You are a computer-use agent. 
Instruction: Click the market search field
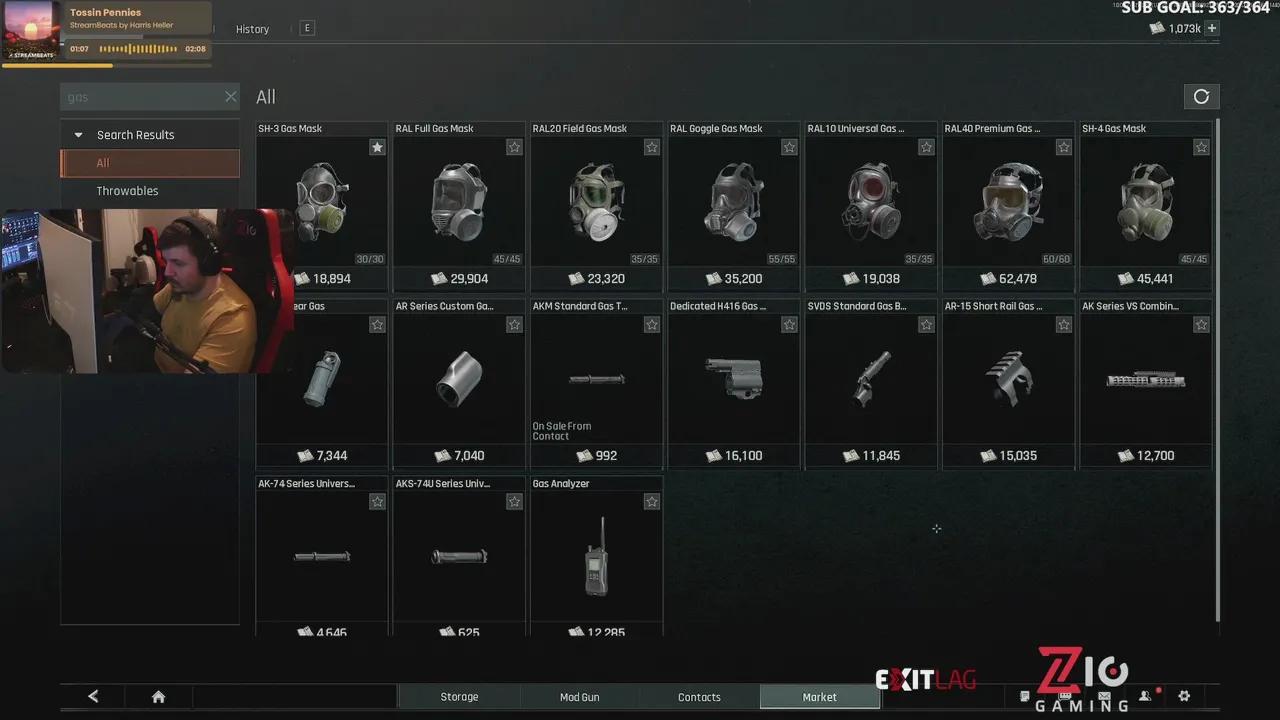tap(140, 97)
